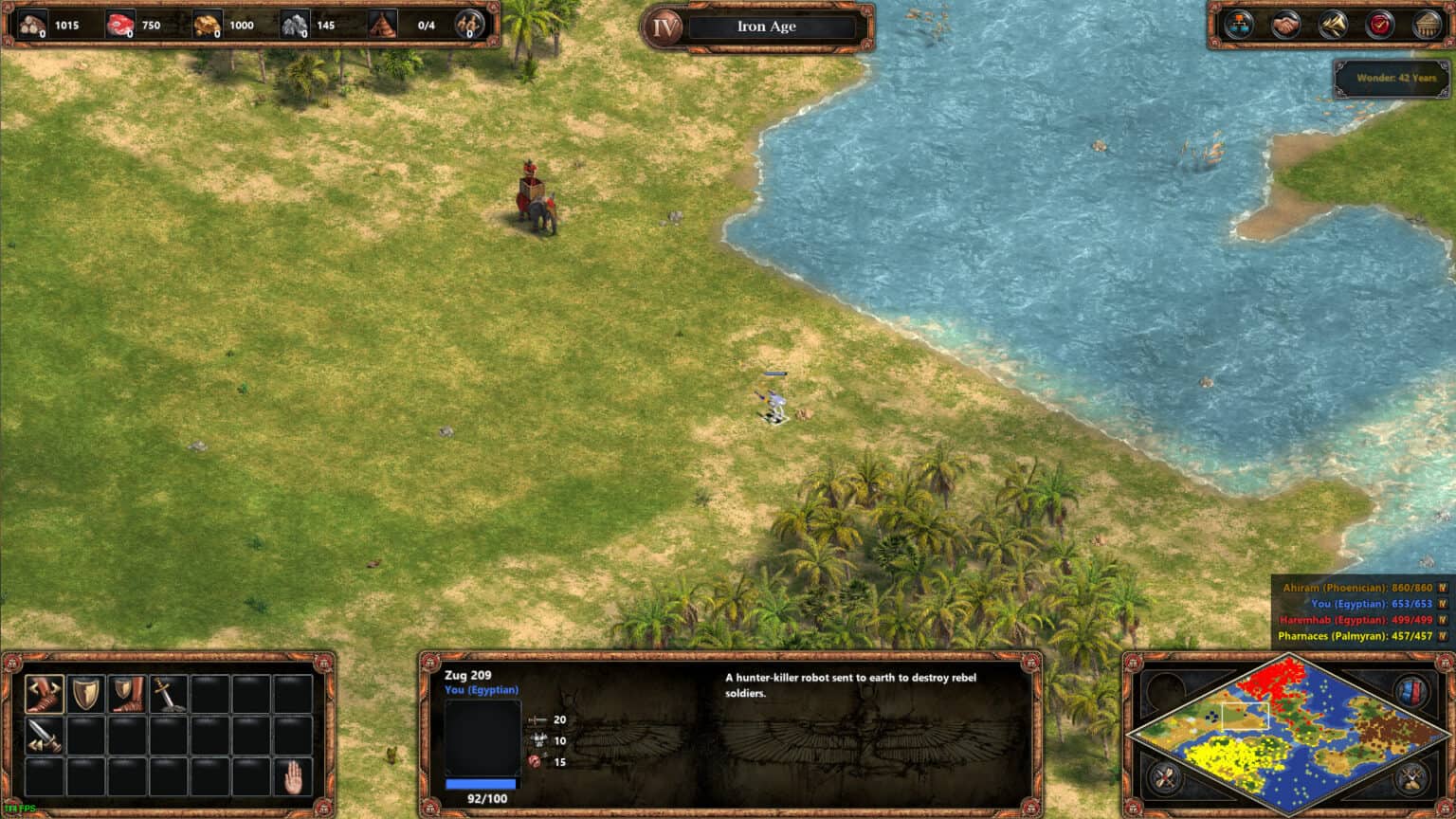
Task: Select the Stand Ground stance icon
Action: 127,695
